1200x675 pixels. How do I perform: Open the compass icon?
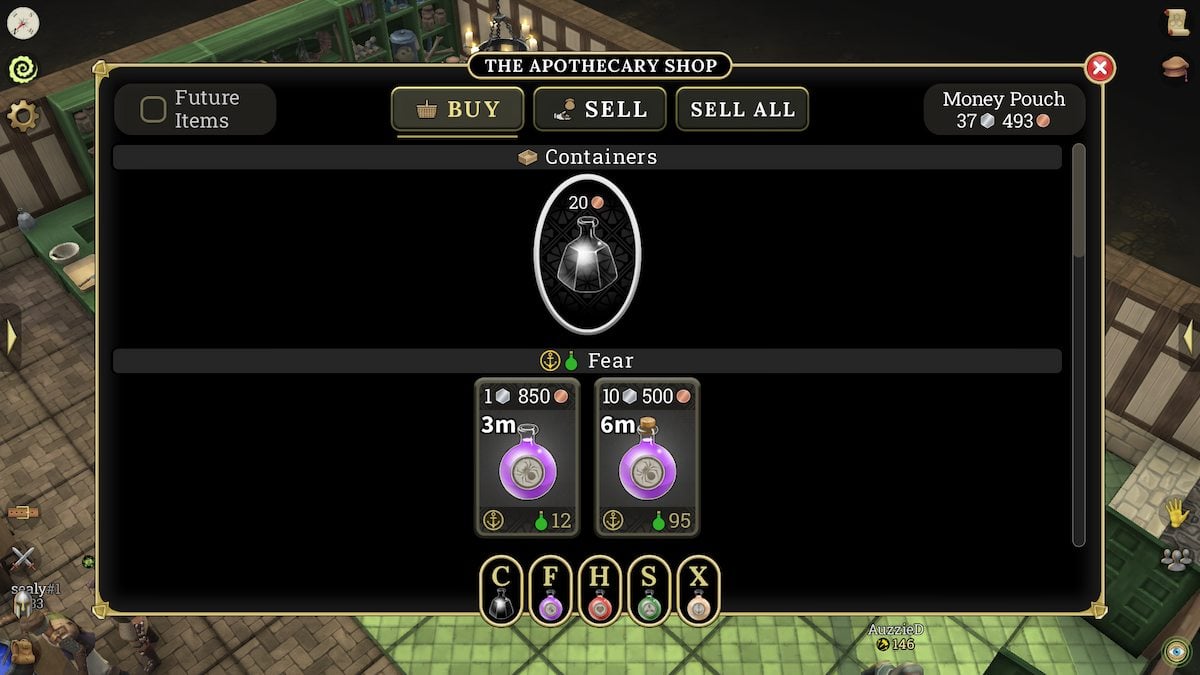click(x=22, y=22)
